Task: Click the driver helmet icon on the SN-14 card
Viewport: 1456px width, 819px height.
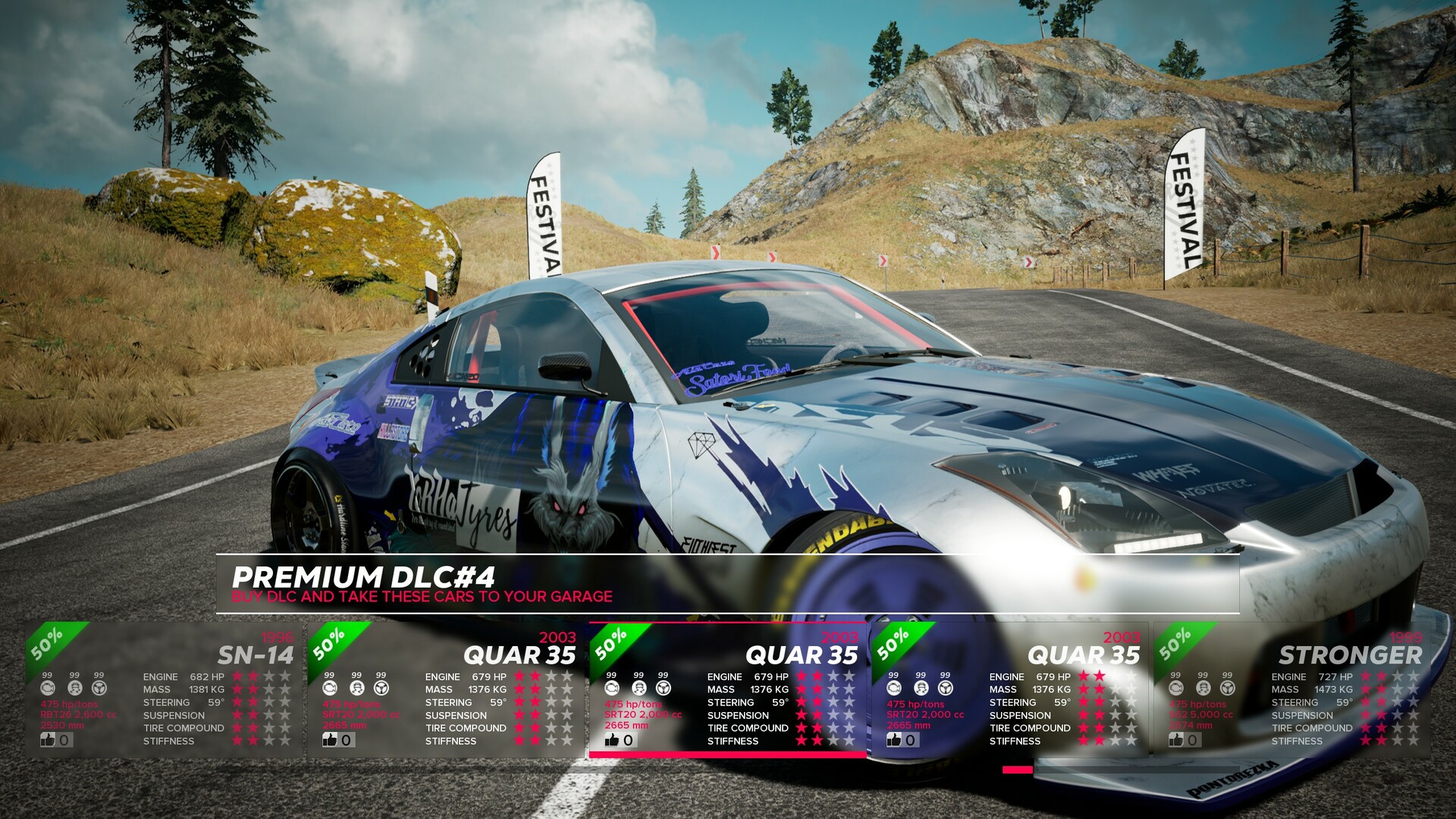Action: tap(75, 689)
